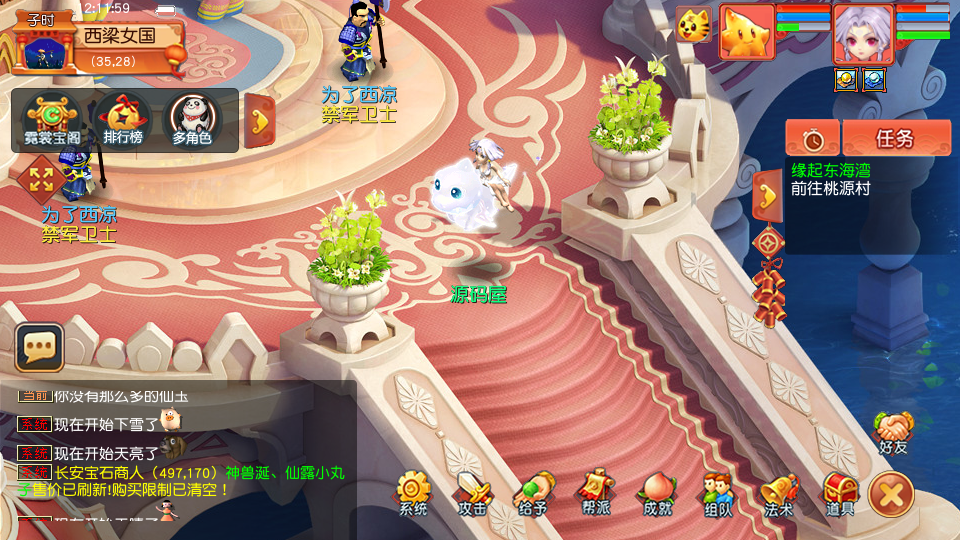Collapse the top-left icon bar arrow

pyautogui.click(x=260, y=121)
